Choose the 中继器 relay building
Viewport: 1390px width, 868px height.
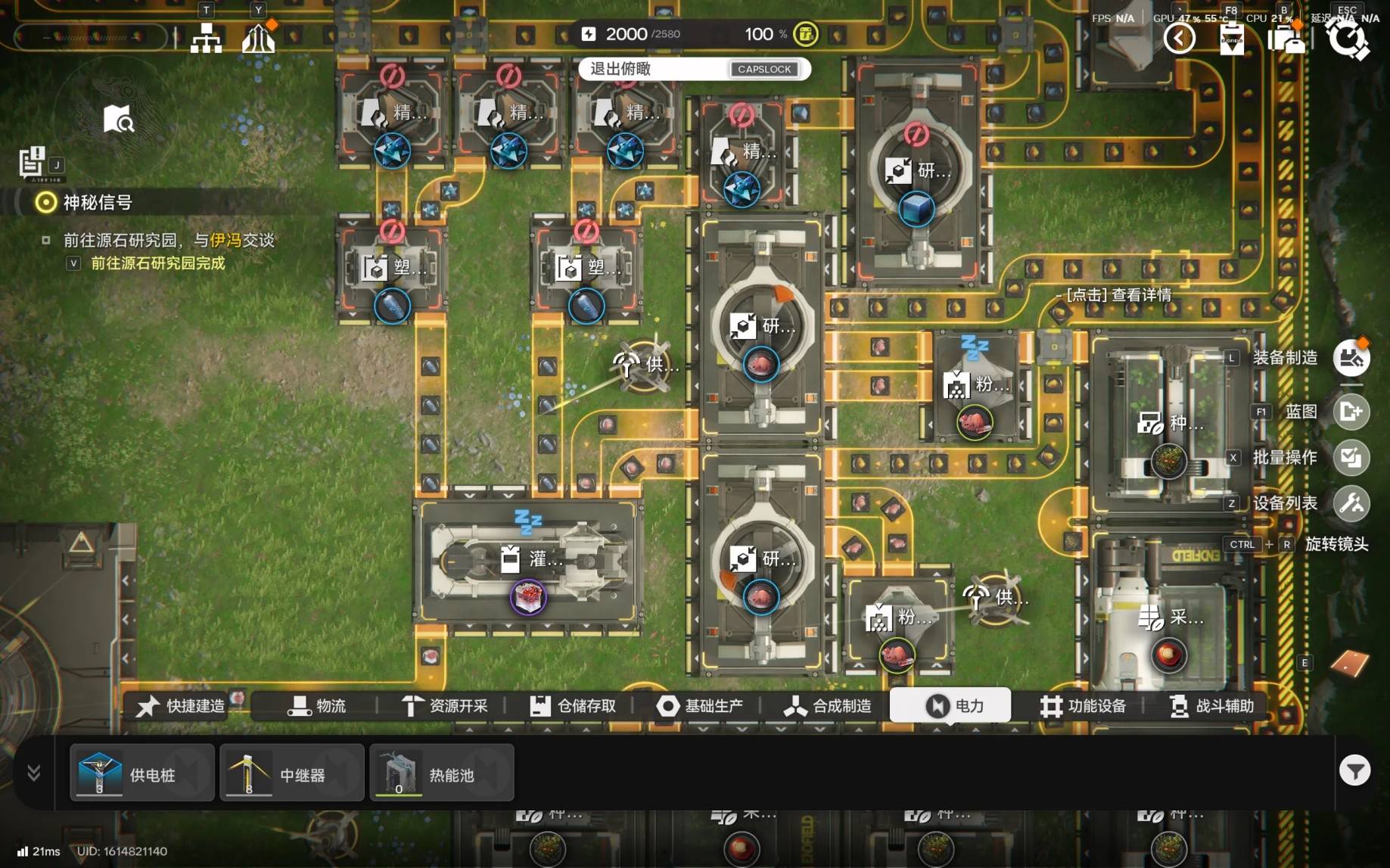pyautogui.click(x=291, y=773)
